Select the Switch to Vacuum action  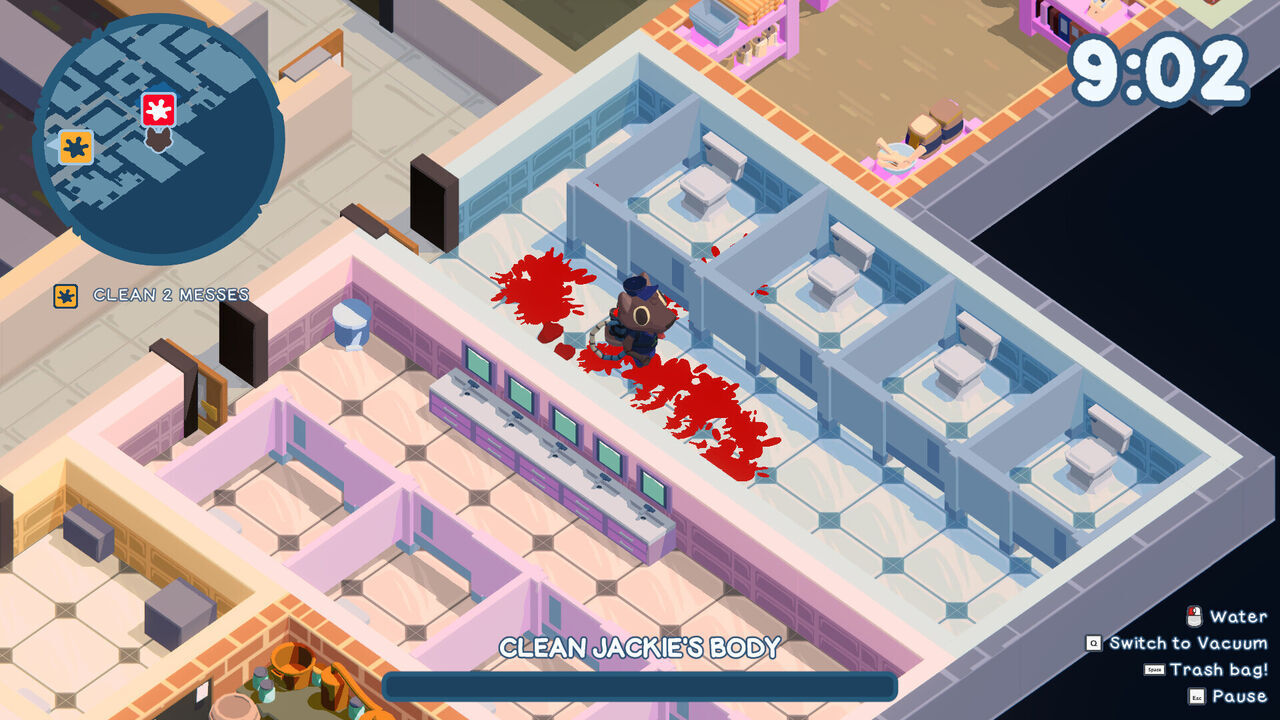click(1190, 643)
